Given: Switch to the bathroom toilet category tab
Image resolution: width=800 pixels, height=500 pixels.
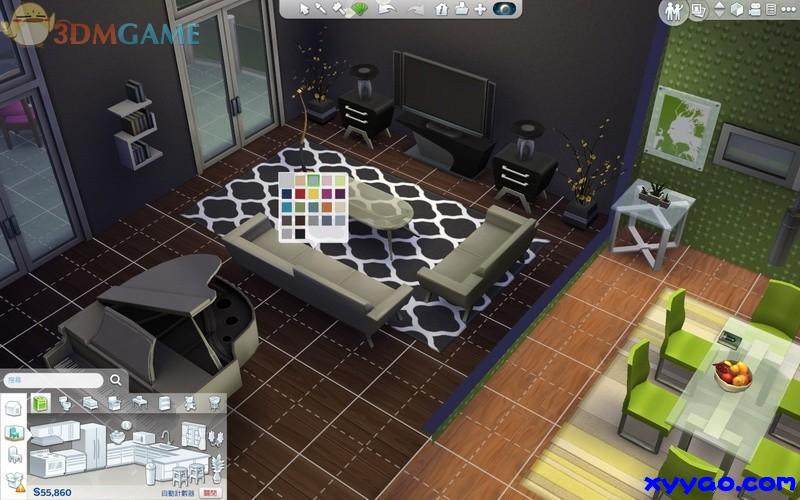Looking at the screenshot, I should tap(66, 403).
